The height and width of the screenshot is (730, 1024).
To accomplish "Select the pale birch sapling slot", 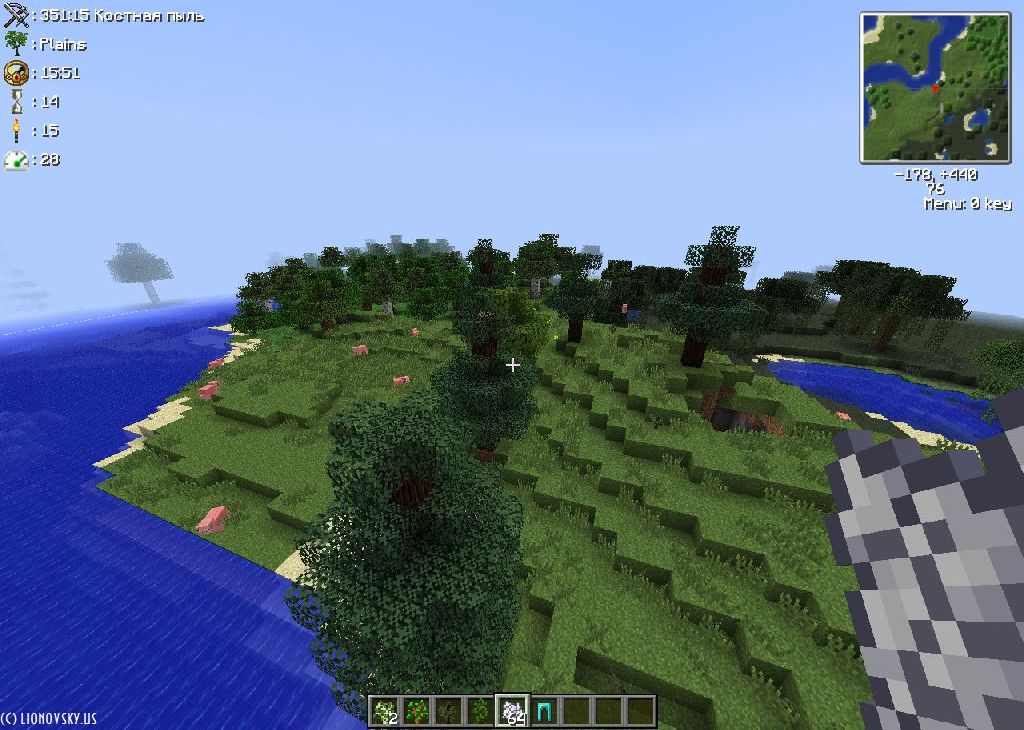I will pos(385,711).
